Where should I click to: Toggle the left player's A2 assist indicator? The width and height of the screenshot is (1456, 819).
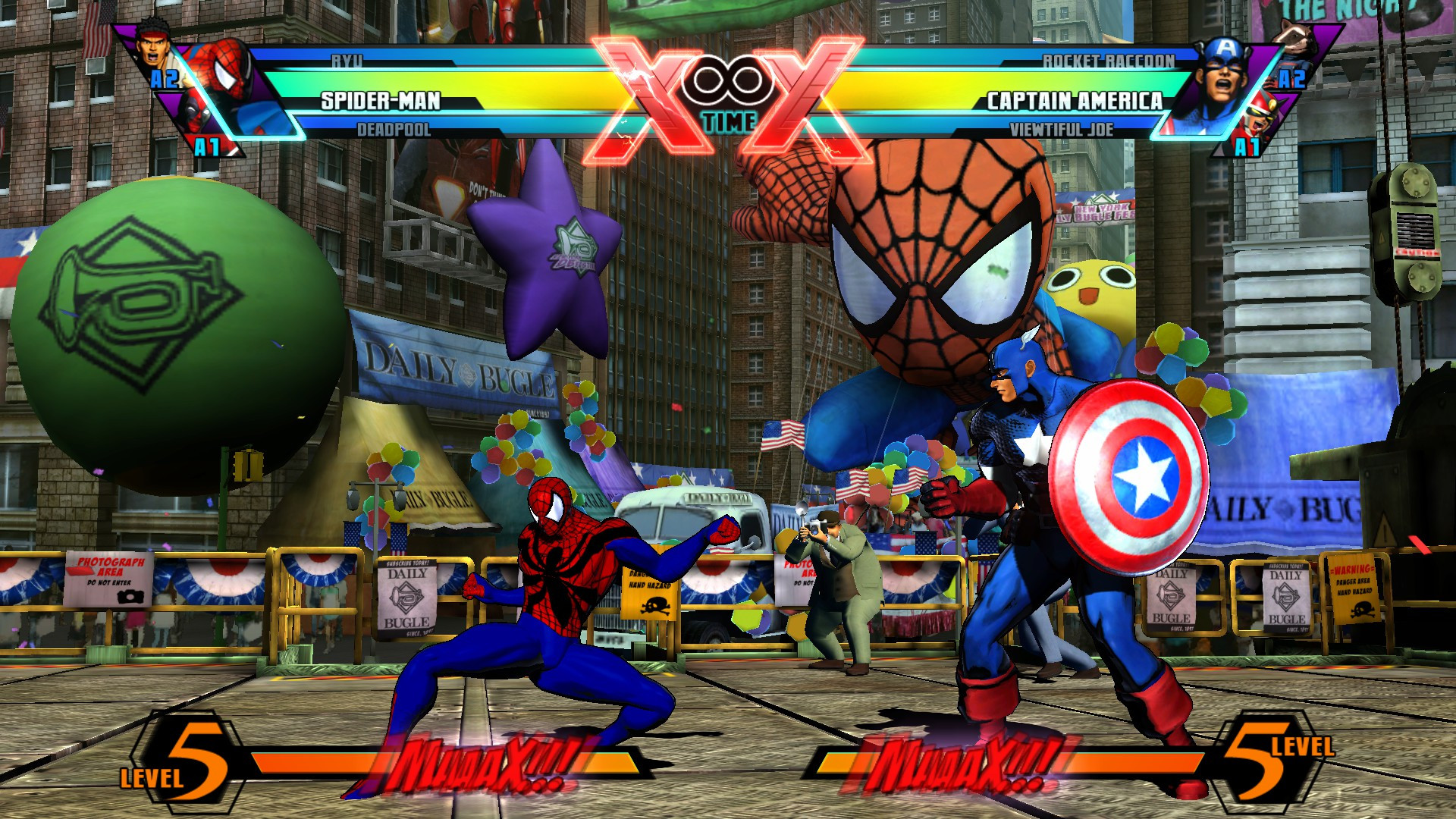click(165, 79)
